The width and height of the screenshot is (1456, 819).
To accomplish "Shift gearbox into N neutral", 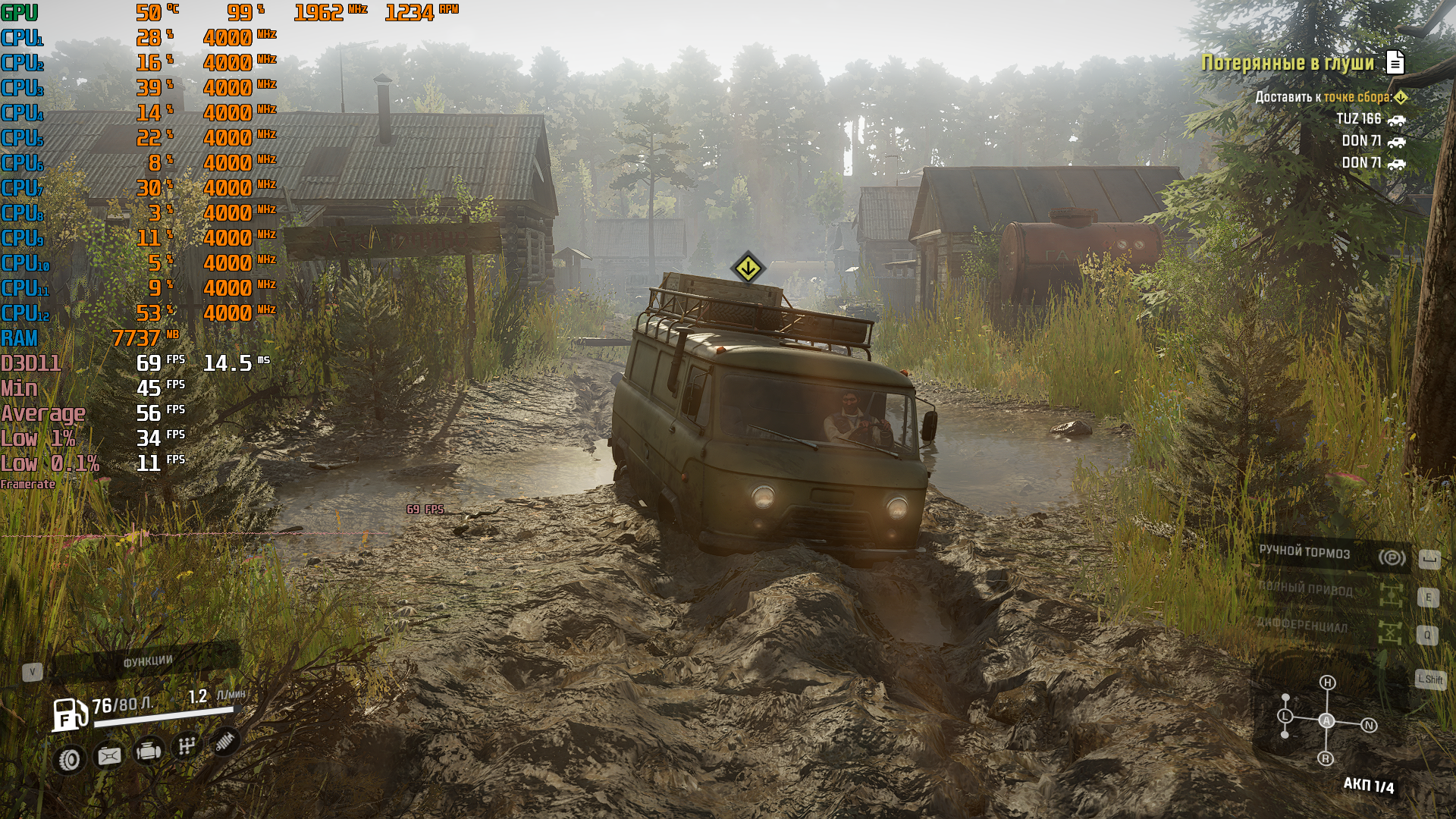I will point(1369,725).
